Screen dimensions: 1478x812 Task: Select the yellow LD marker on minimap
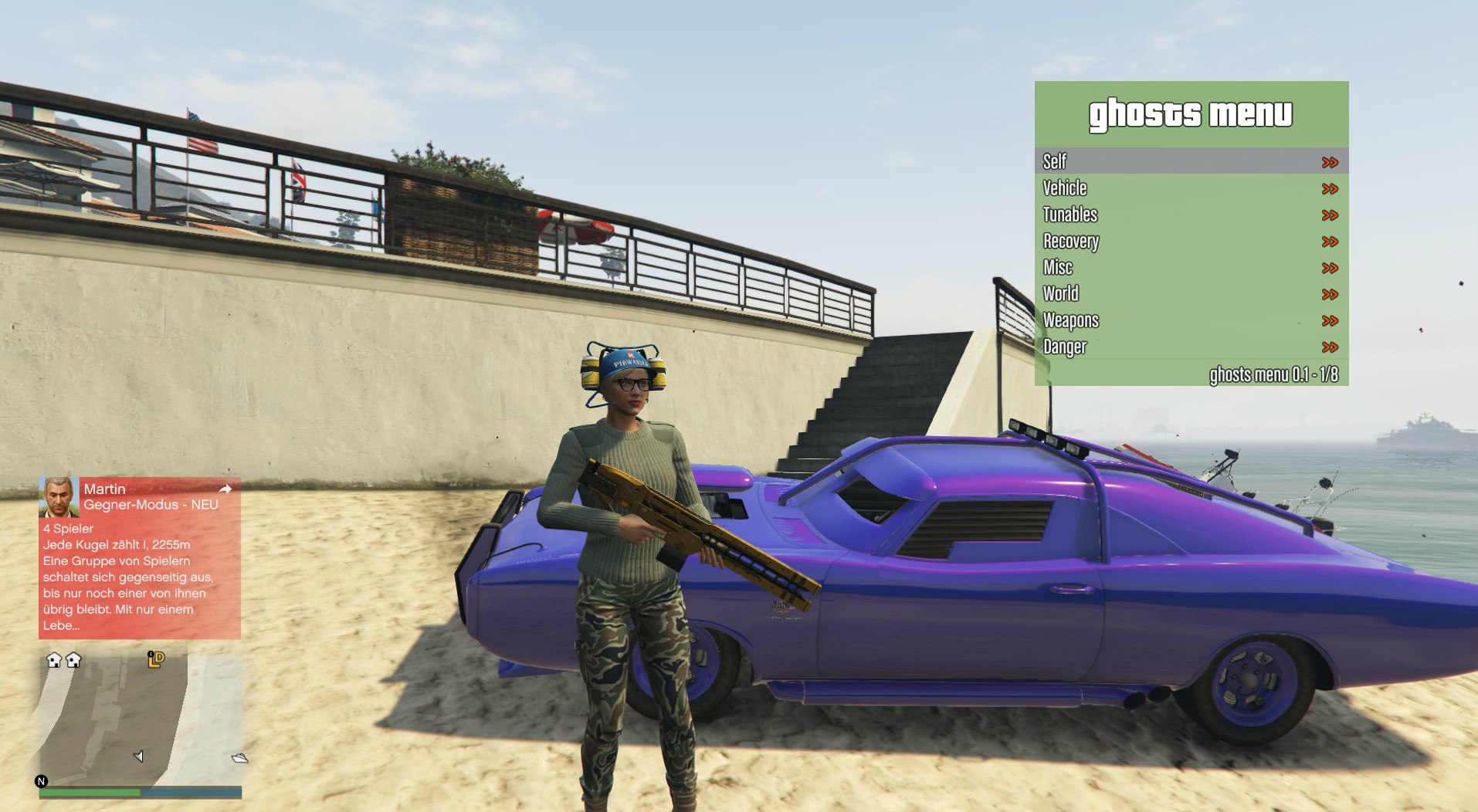(x=156, y=659)
